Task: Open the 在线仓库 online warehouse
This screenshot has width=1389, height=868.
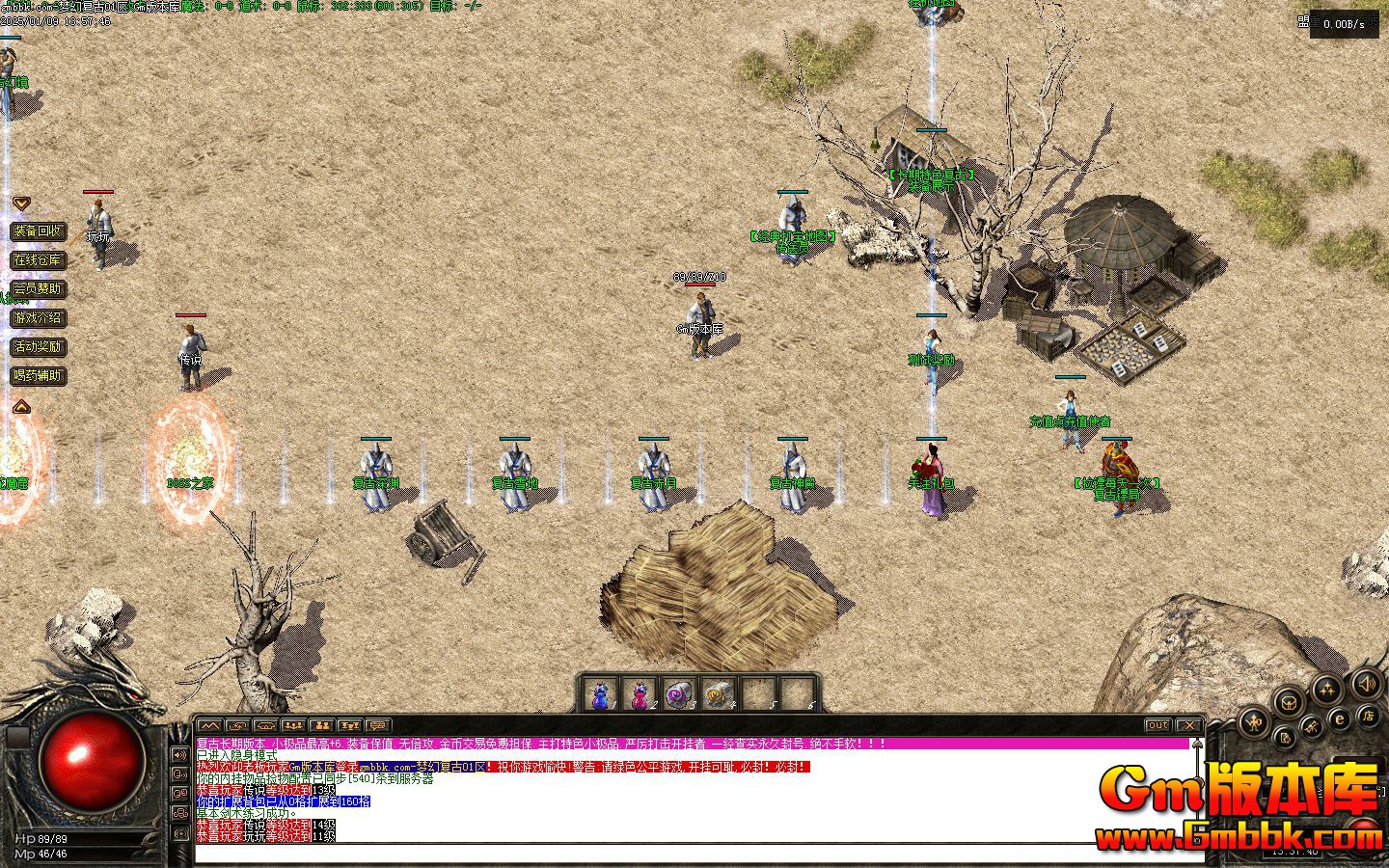Action: pos(38,260)
